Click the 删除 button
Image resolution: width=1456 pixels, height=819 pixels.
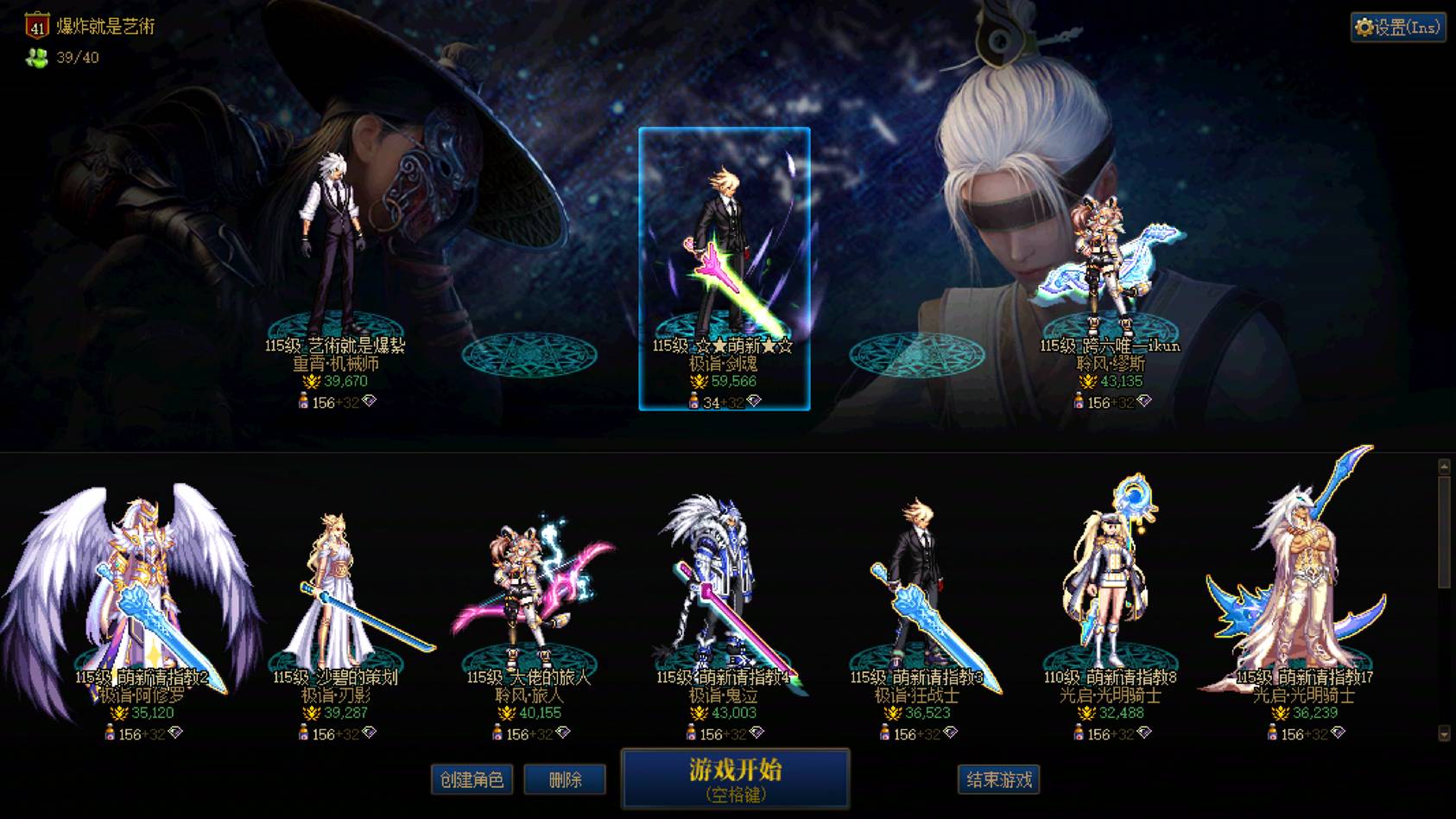click(566, 779)
